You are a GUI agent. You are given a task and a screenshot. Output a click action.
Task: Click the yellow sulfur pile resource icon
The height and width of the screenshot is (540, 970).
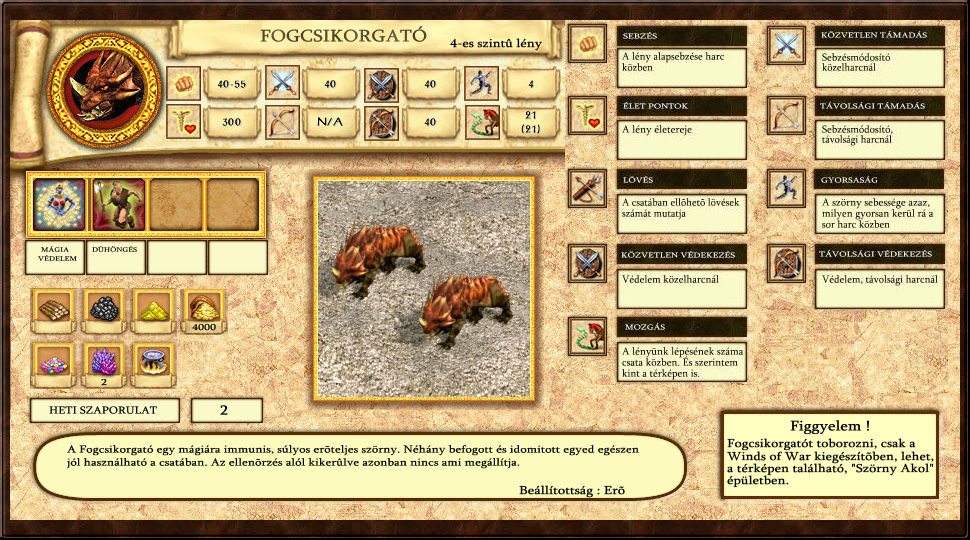pyautogui.click(x=153, y=310)
